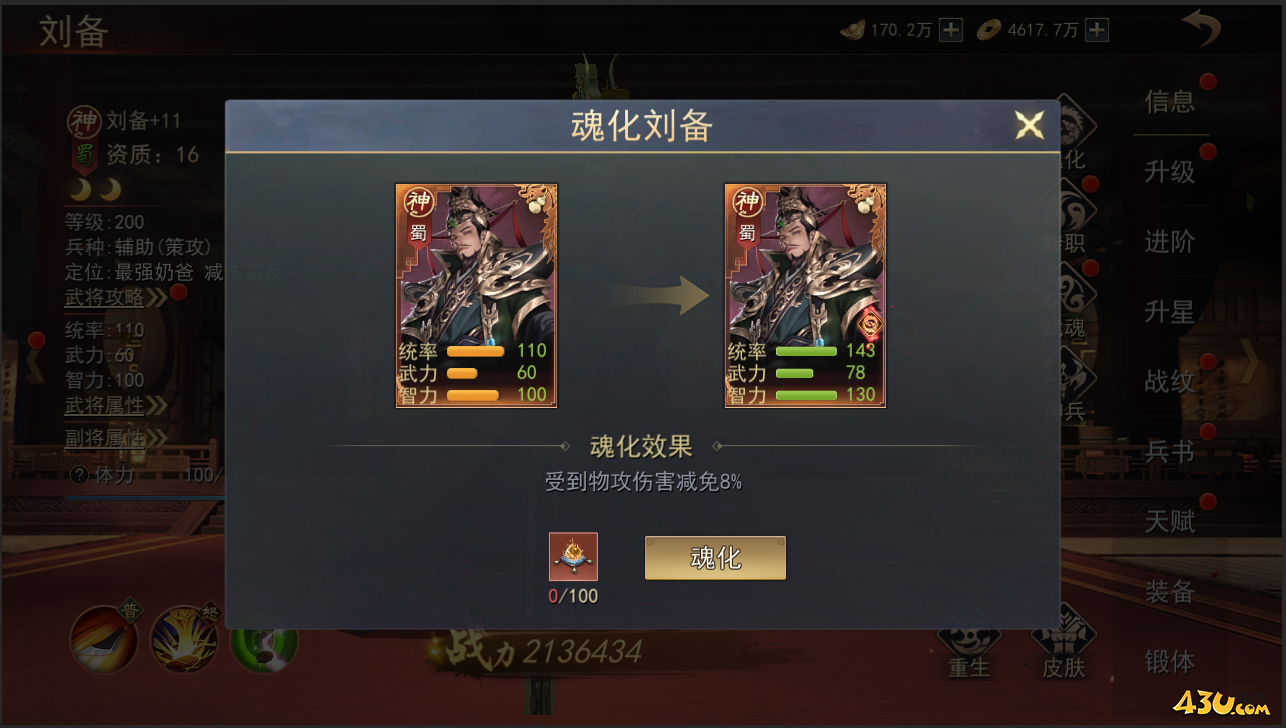Select the 普 normal attack skill icon
Viewport: 1286px width, 728px height.
(102, 640)
